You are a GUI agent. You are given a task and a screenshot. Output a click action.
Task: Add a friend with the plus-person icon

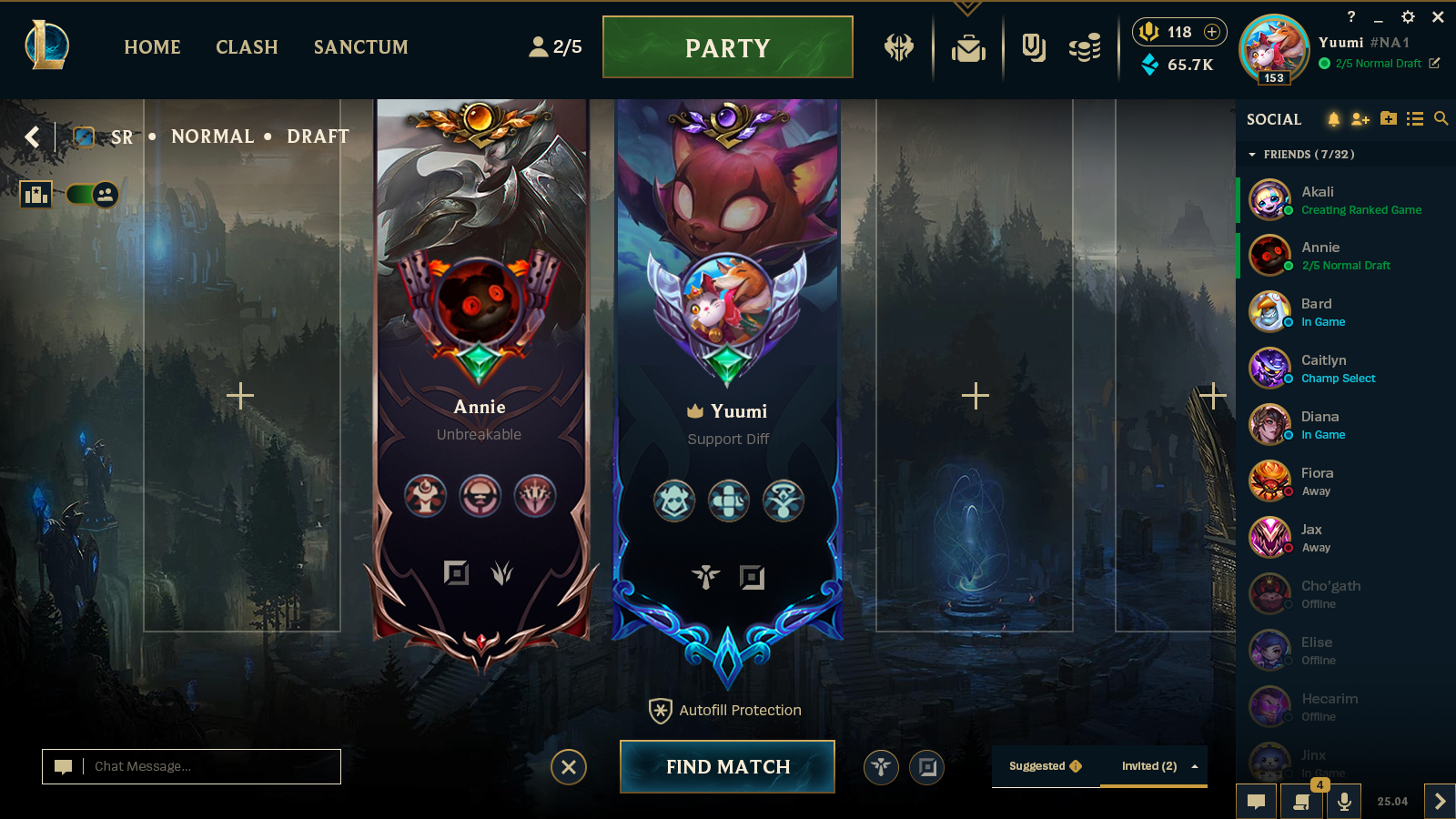[1360, 119]
